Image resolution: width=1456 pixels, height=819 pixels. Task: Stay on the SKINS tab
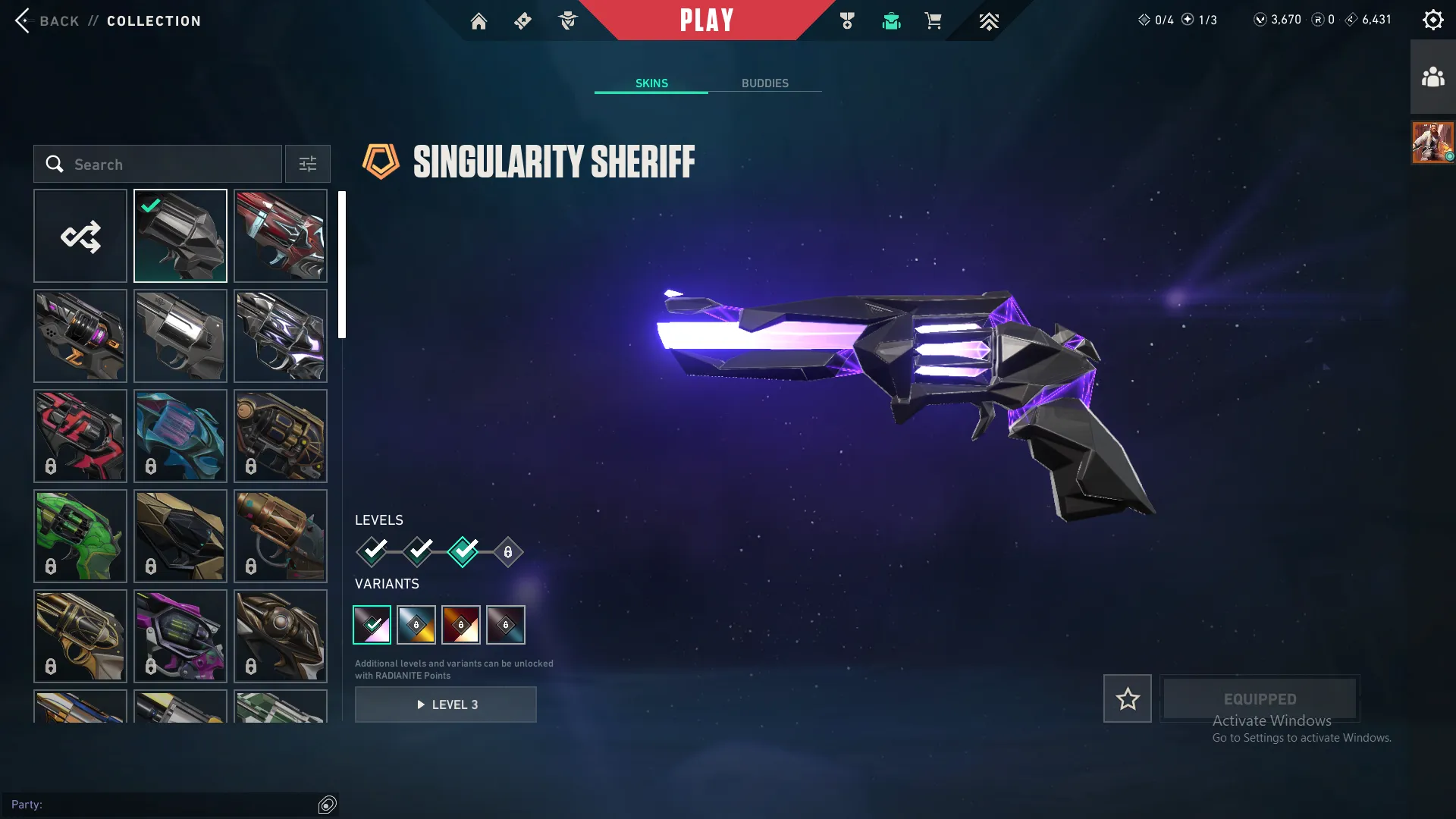point(651,83)
